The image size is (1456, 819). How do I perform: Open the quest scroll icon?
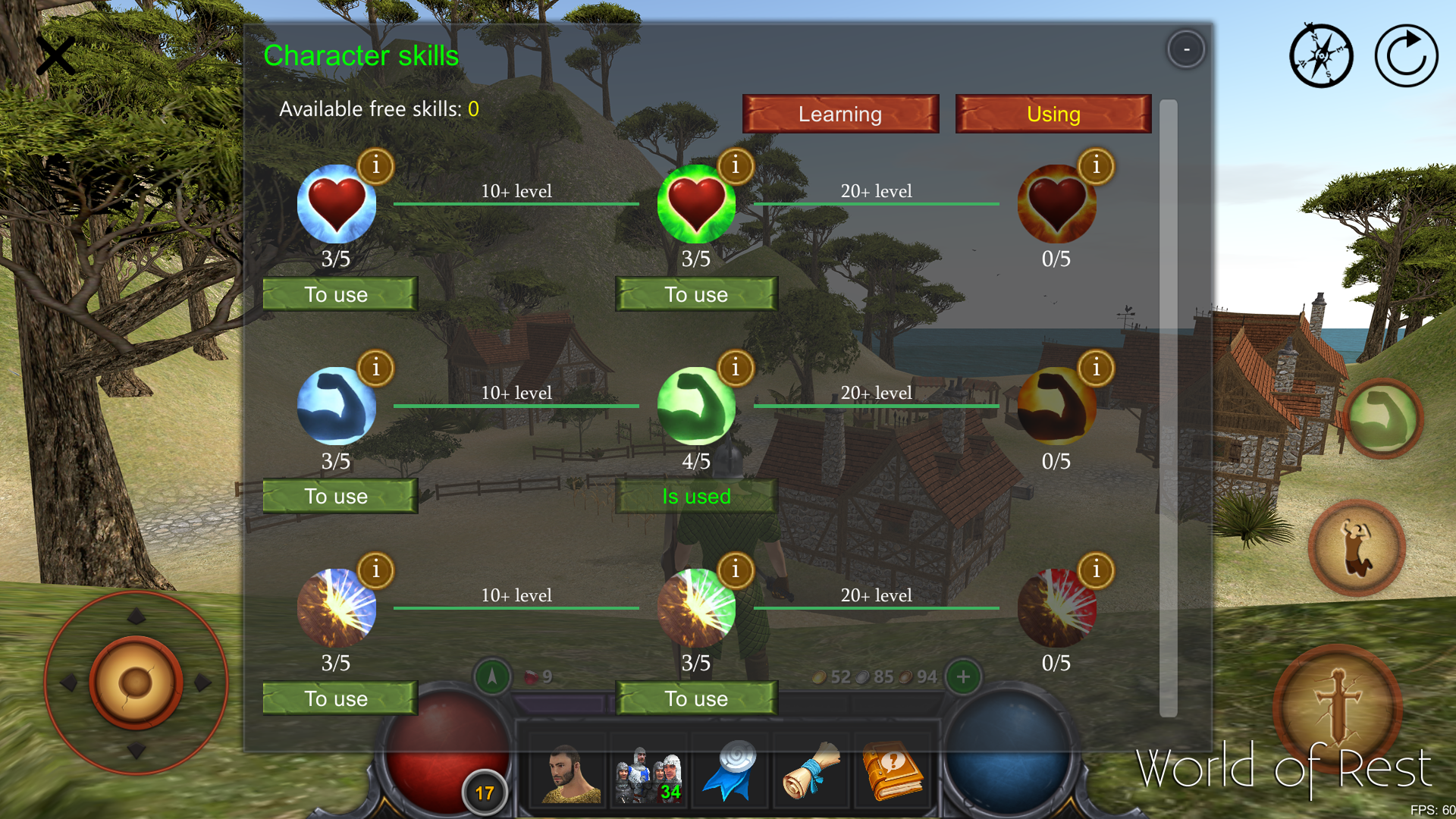point(811,771)
